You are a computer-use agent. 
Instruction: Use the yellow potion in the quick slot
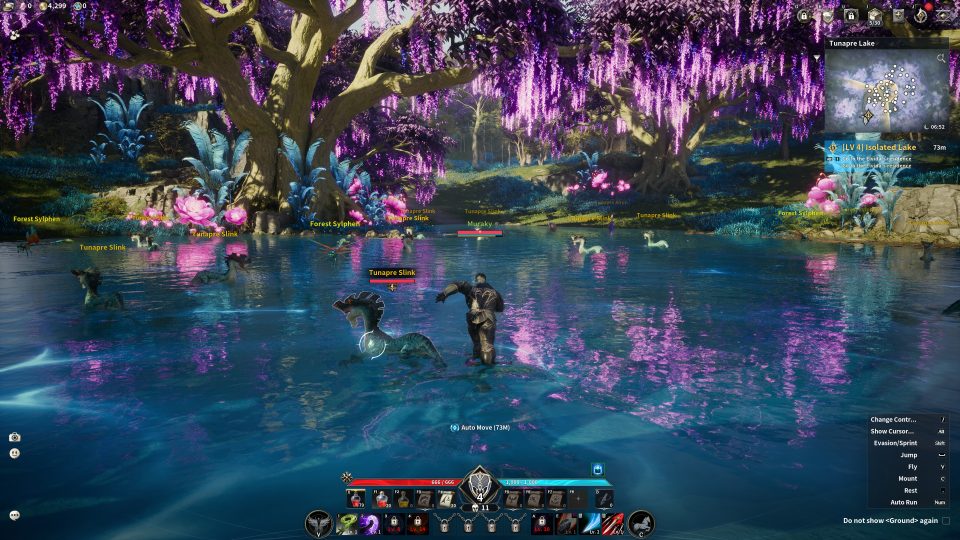pos(403,499)
